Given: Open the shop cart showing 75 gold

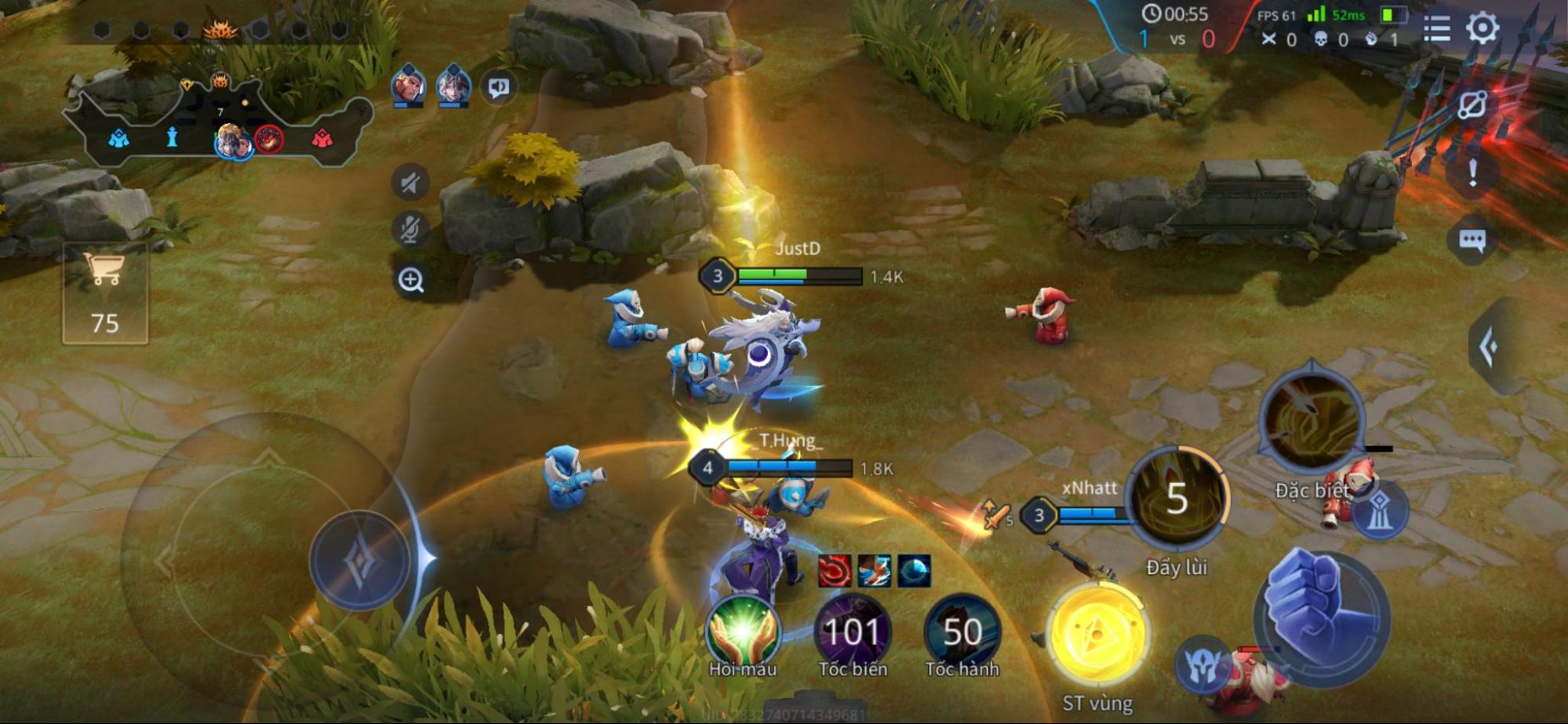Looking at the screenshot, I should [x=105, y=294].
